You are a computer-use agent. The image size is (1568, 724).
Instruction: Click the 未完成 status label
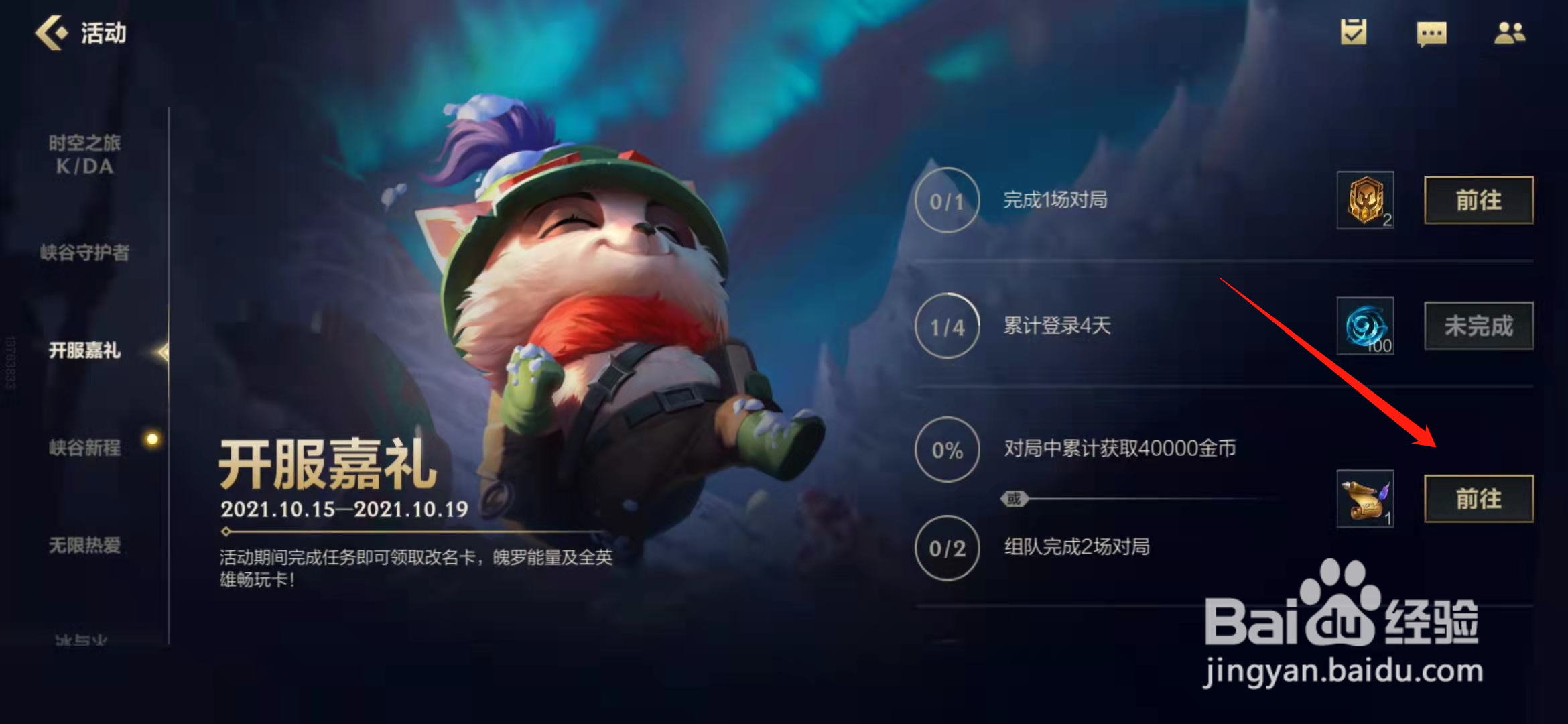(x=1478, y=326)
